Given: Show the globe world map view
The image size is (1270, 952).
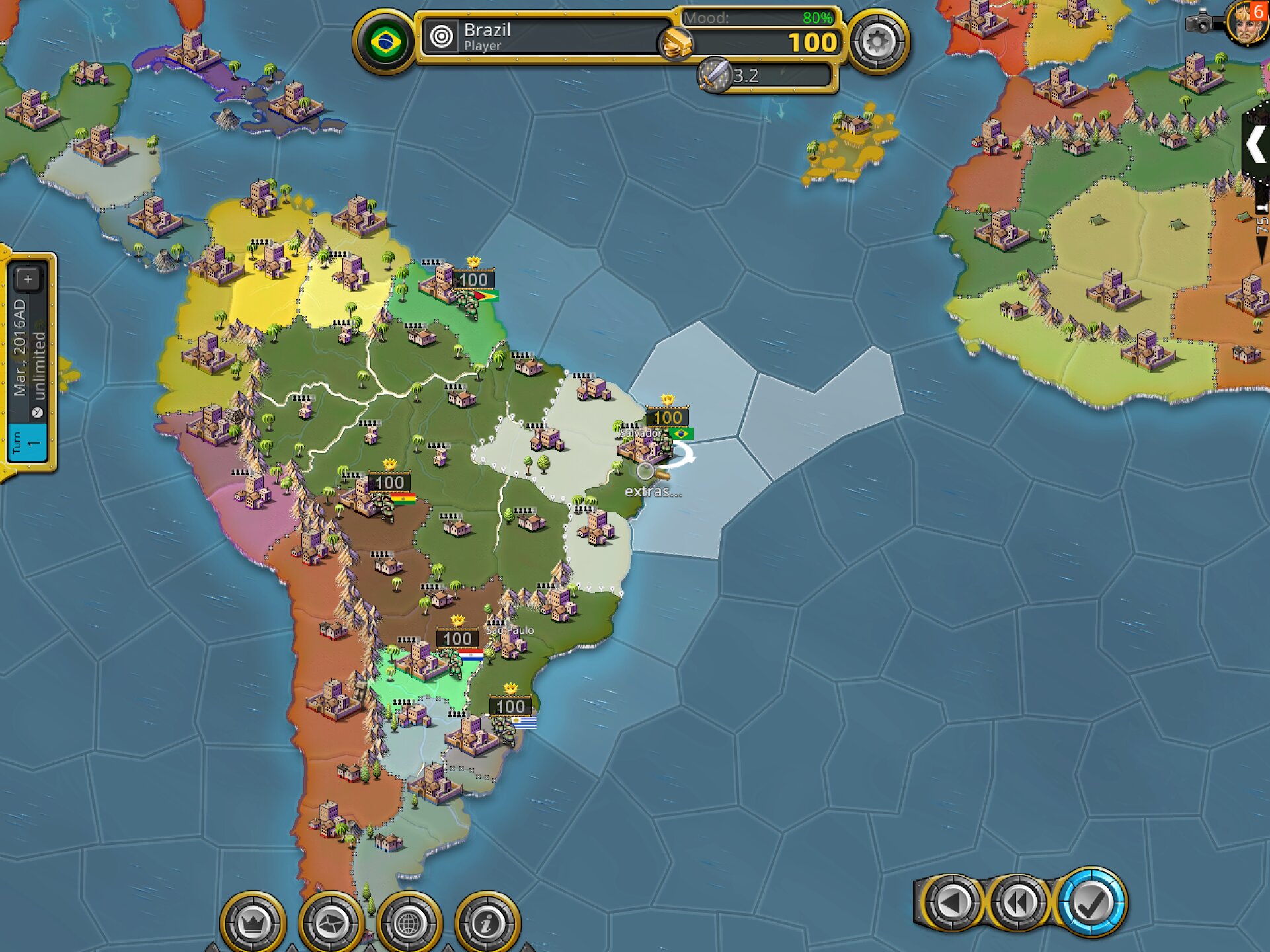Looking at the screenshot, I should coord(409,922).
